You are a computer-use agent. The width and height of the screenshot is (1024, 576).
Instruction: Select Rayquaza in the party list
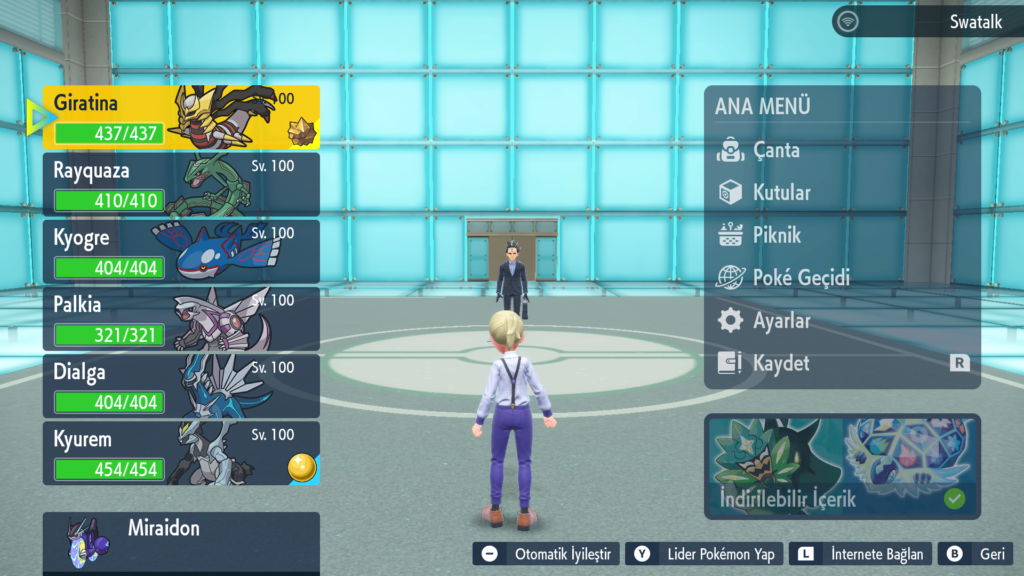coord(181,184)
